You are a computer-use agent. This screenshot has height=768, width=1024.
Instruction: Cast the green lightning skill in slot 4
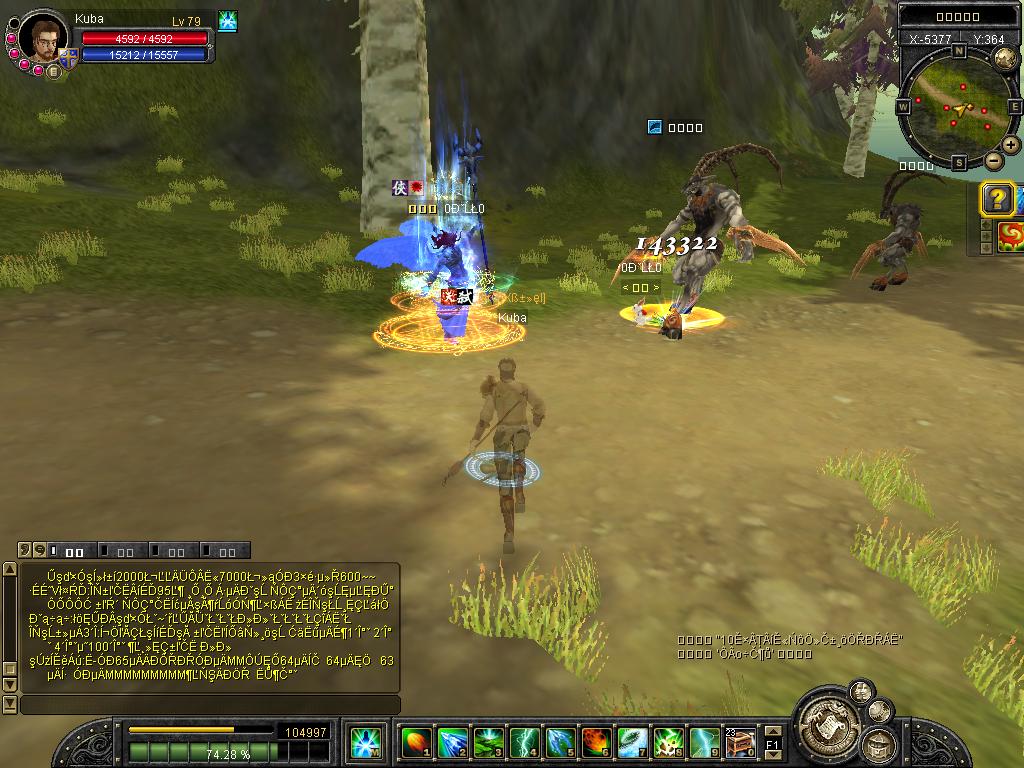click(523, 742)
